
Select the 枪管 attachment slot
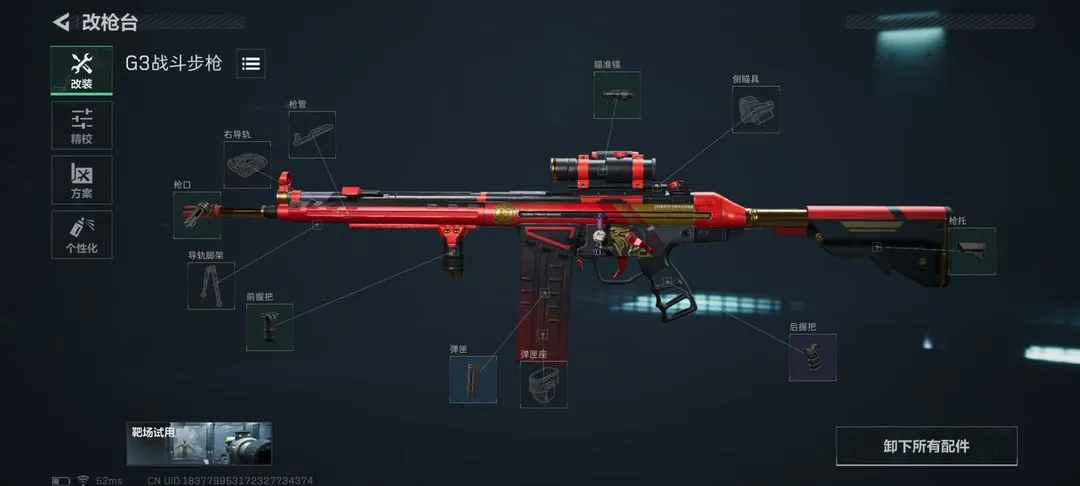pos(312,135)
